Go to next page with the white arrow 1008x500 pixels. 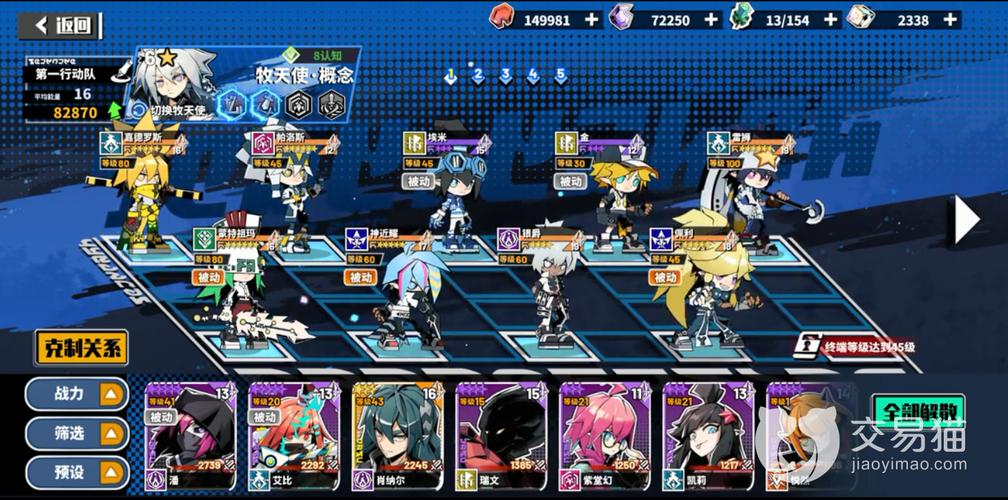tap(965, 220)
